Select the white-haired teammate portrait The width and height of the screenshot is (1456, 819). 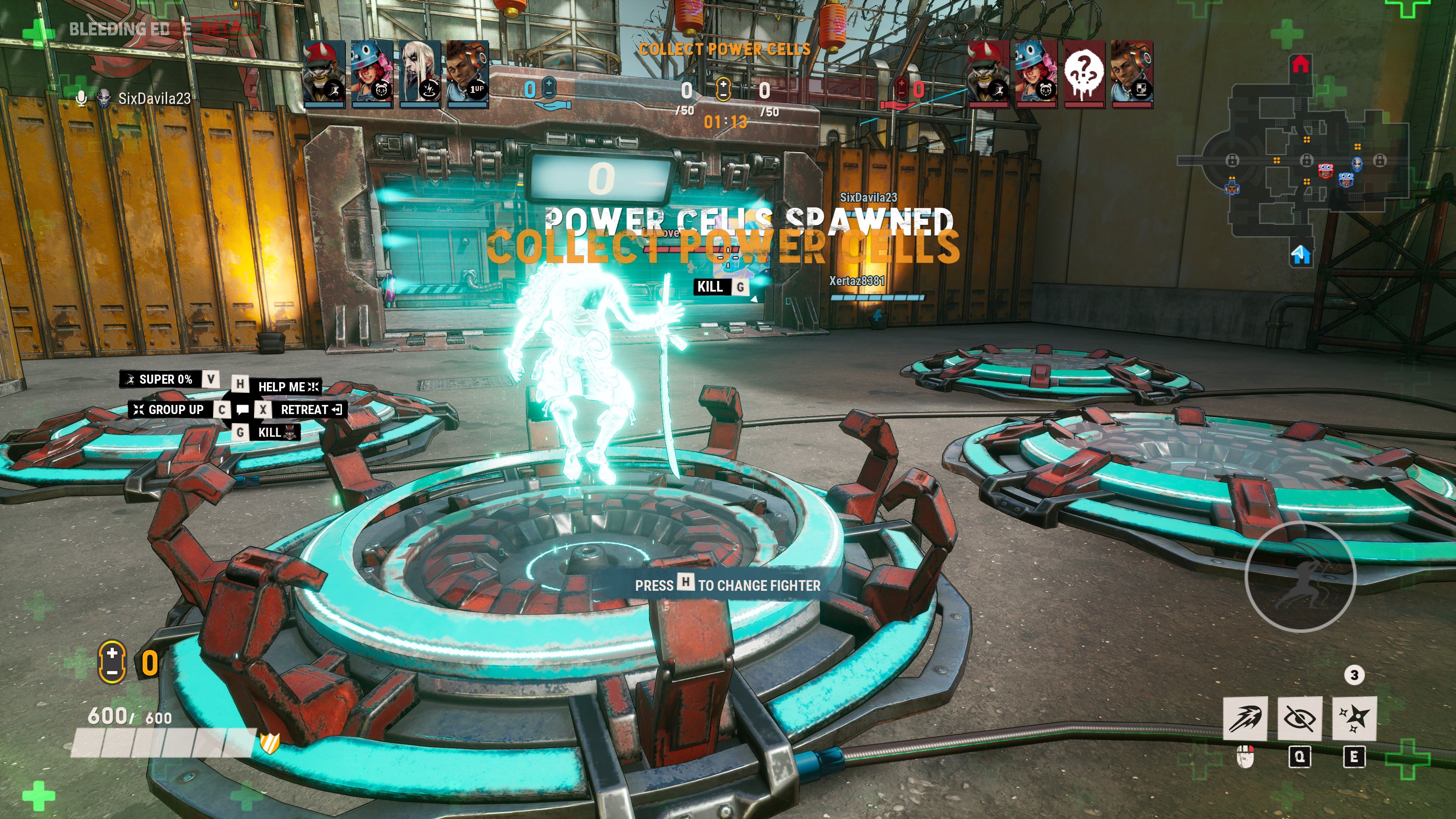coord(420,74)
